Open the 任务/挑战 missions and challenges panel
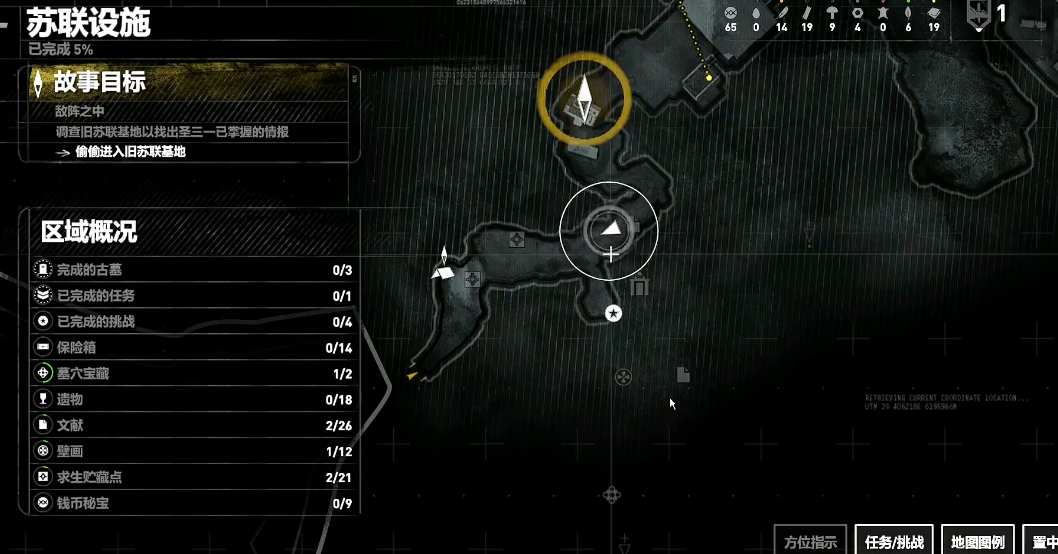Viewport: 1058px width, 554px height. [x=892, y=541]
